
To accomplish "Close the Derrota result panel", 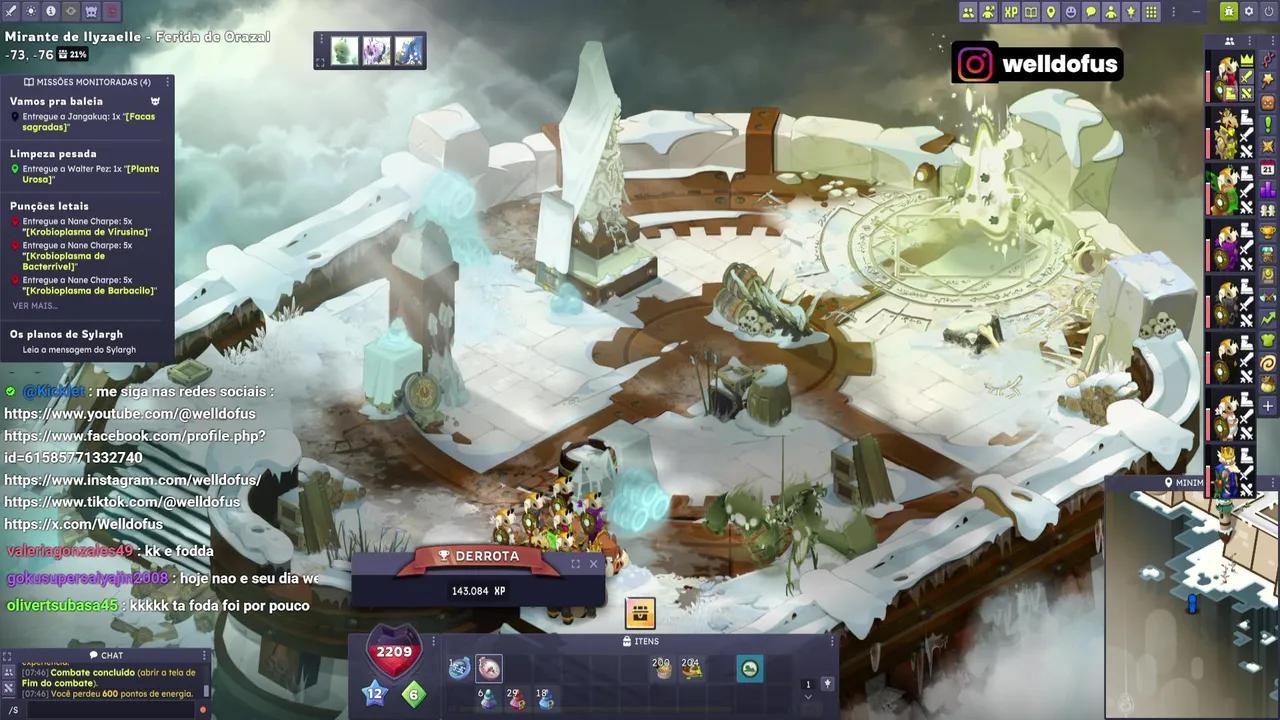I will point(593,564).
